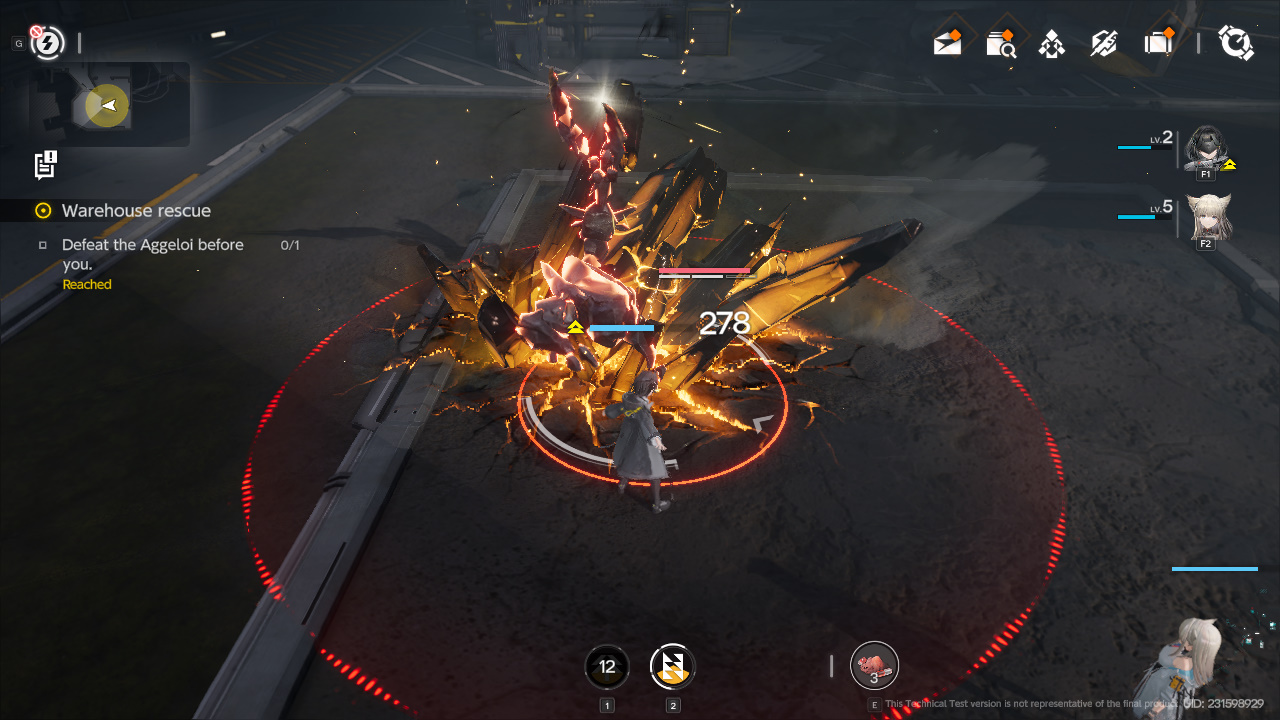Open the suitcase inventory icon
The image size is (1280, 720).
click(x=1158, y=43)
